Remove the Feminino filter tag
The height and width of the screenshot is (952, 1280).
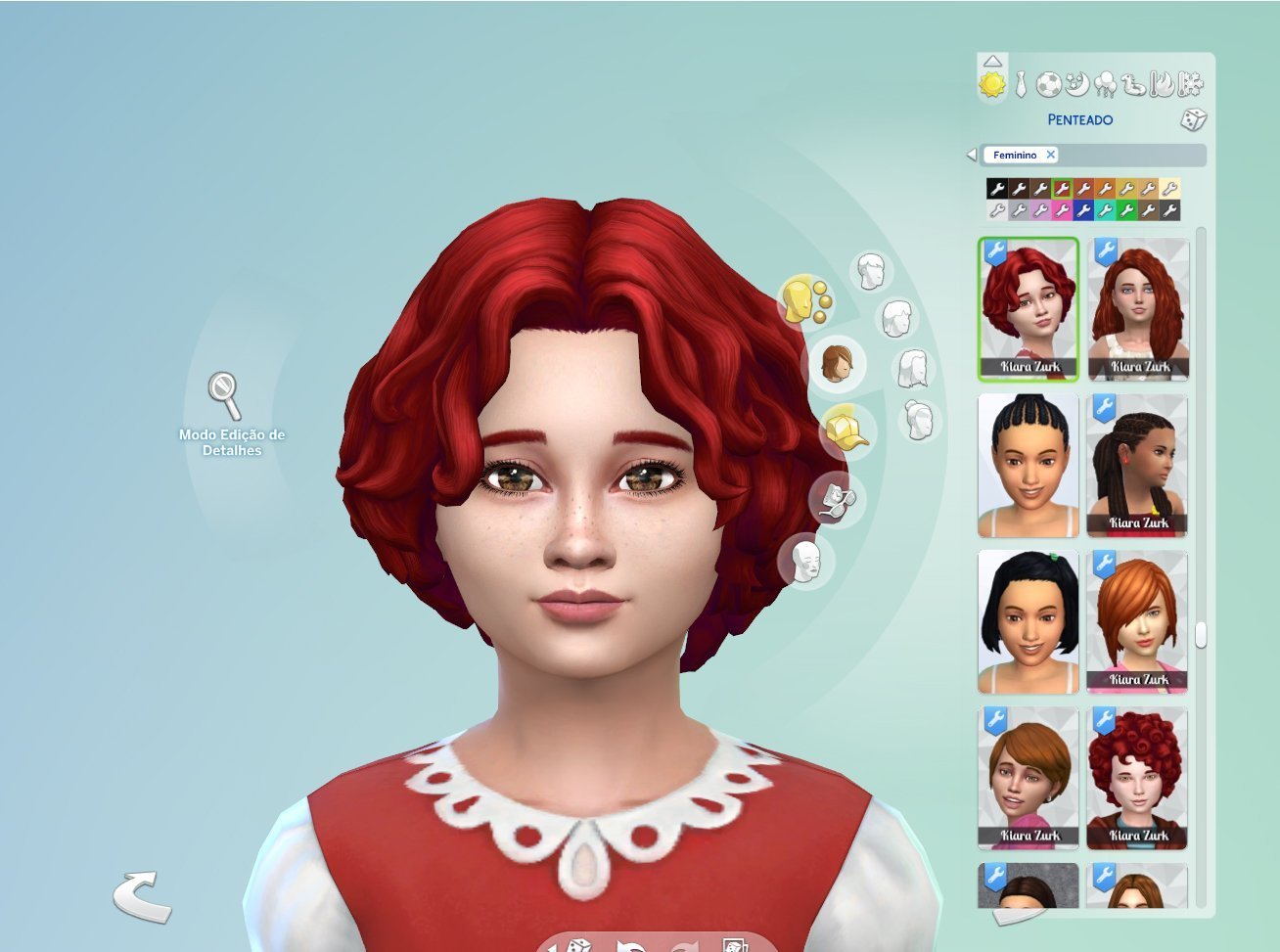click(x=1050, y=155)
